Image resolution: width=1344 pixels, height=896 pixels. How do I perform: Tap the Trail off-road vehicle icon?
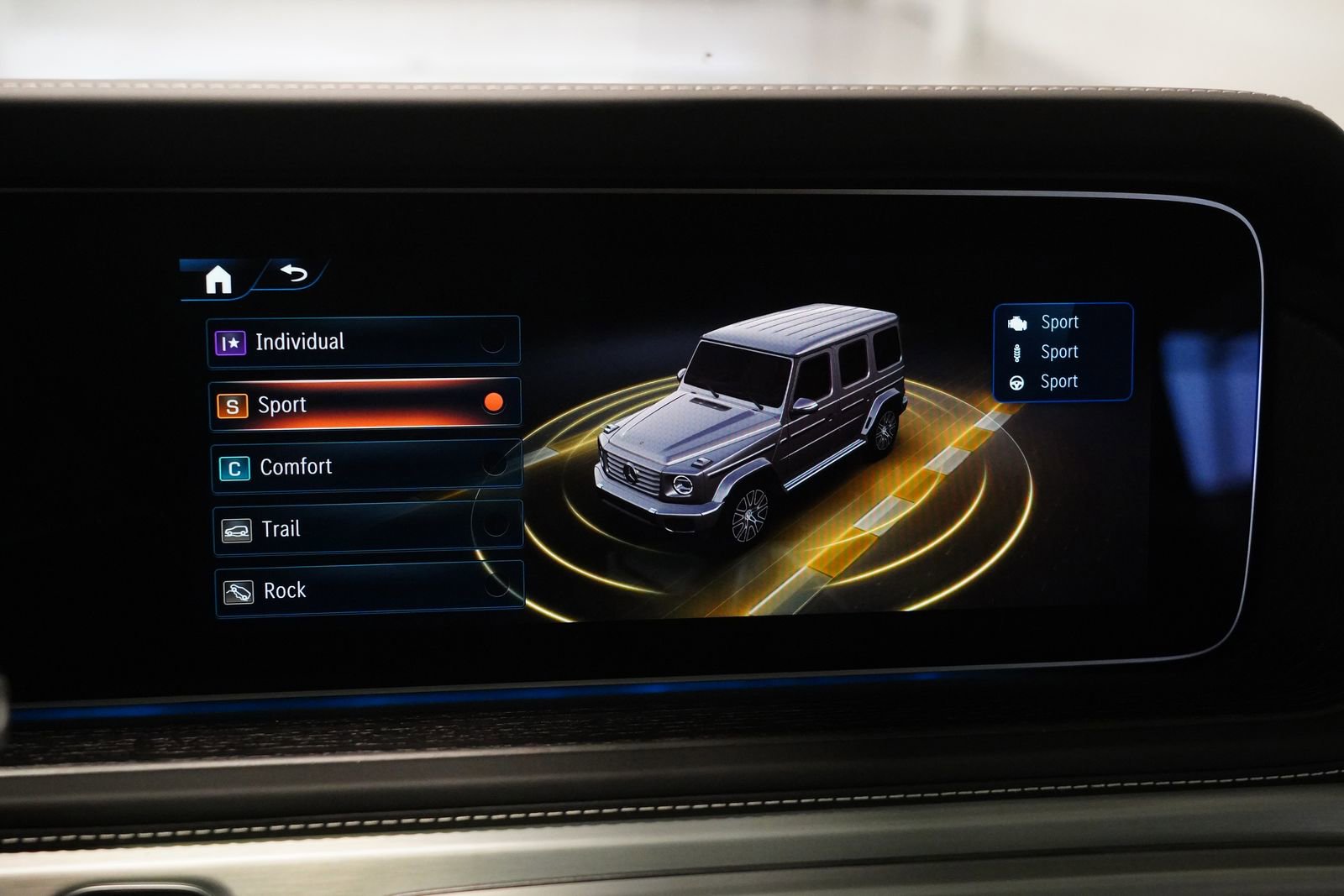tap(239, 528)
